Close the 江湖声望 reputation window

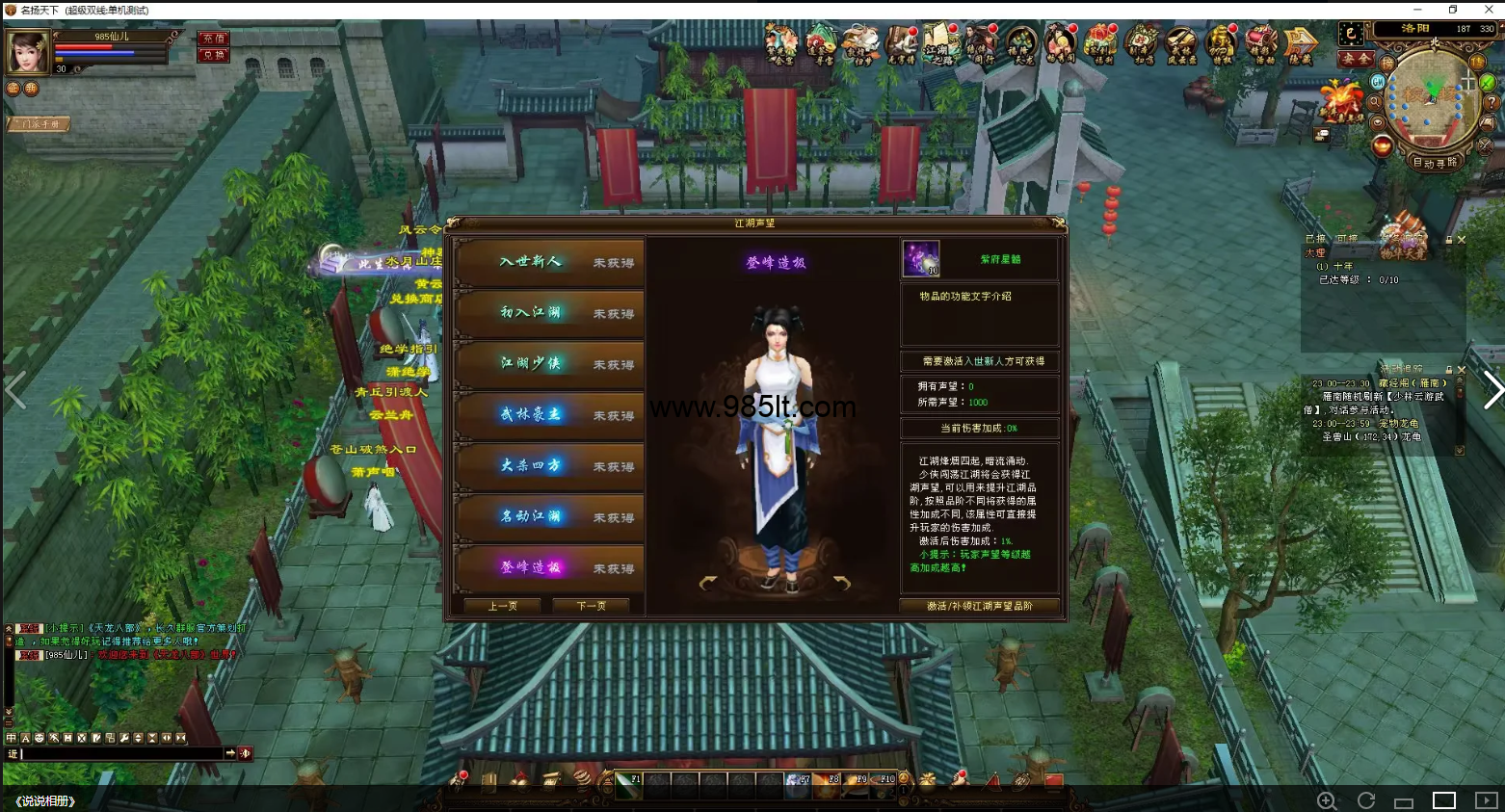(x=1058, y=223)
